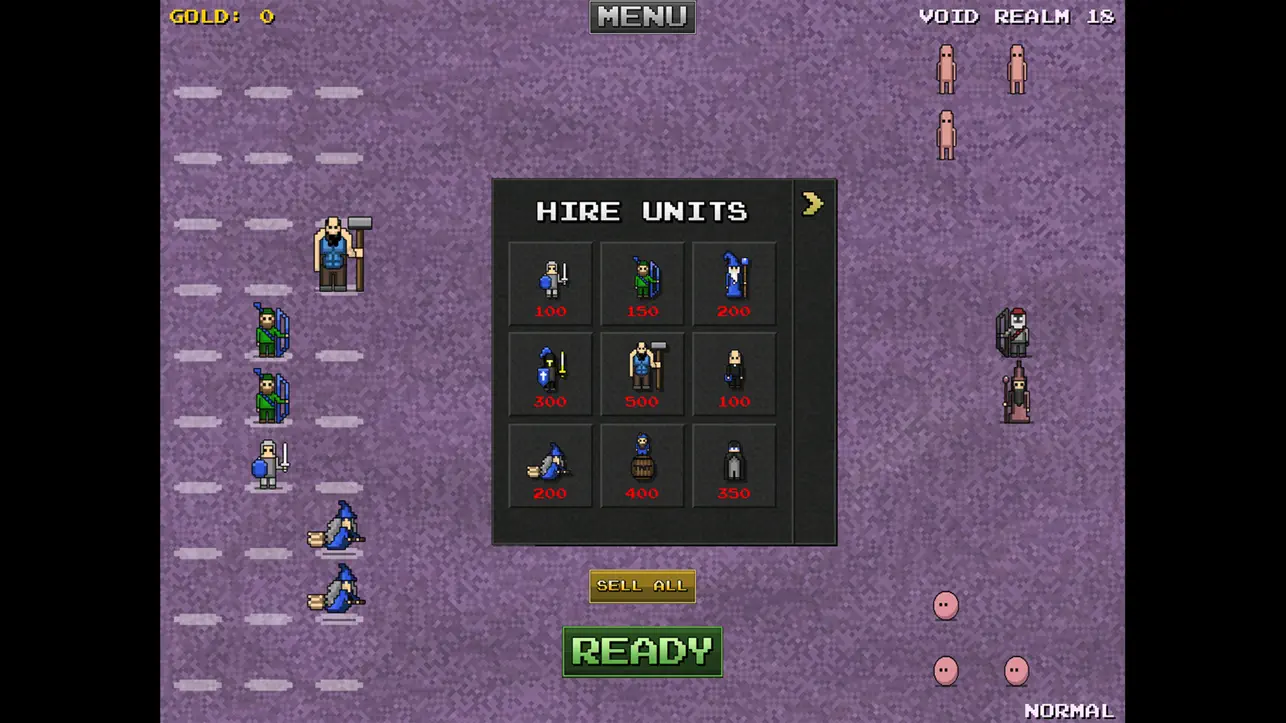Click the NORMAL difficulty label
This screenshot has height=723, width=1286.
click(x=1066, y=709)
